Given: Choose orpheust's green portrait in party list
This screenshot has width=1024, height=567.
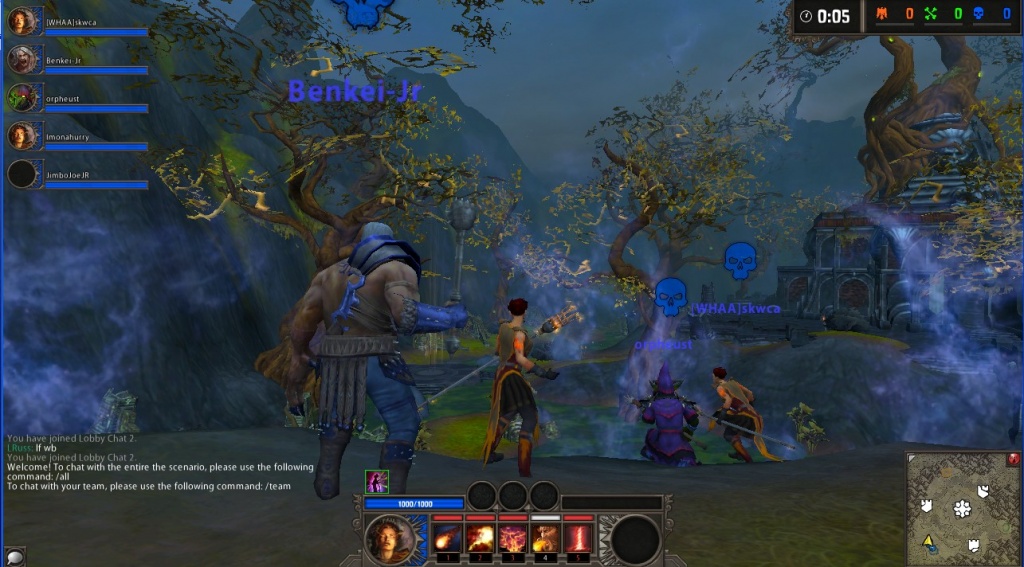Looking at the screenshot, I should point(23,98).
